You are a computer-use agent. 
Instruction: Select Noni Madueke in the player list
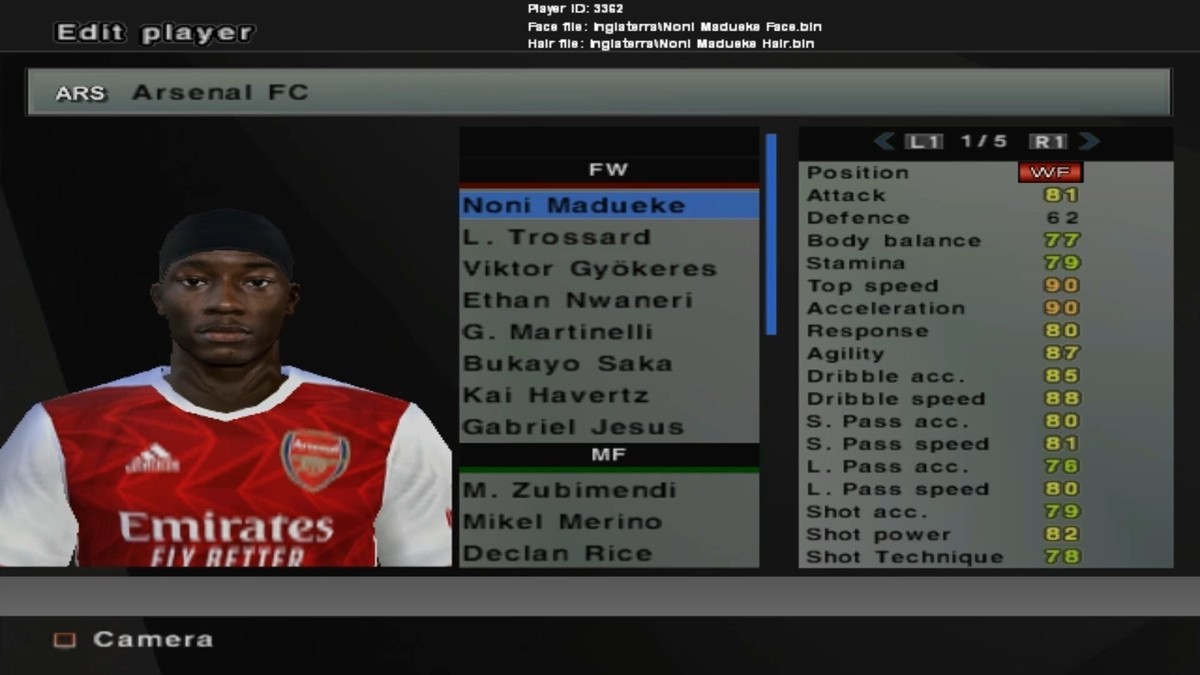[608, 205]
